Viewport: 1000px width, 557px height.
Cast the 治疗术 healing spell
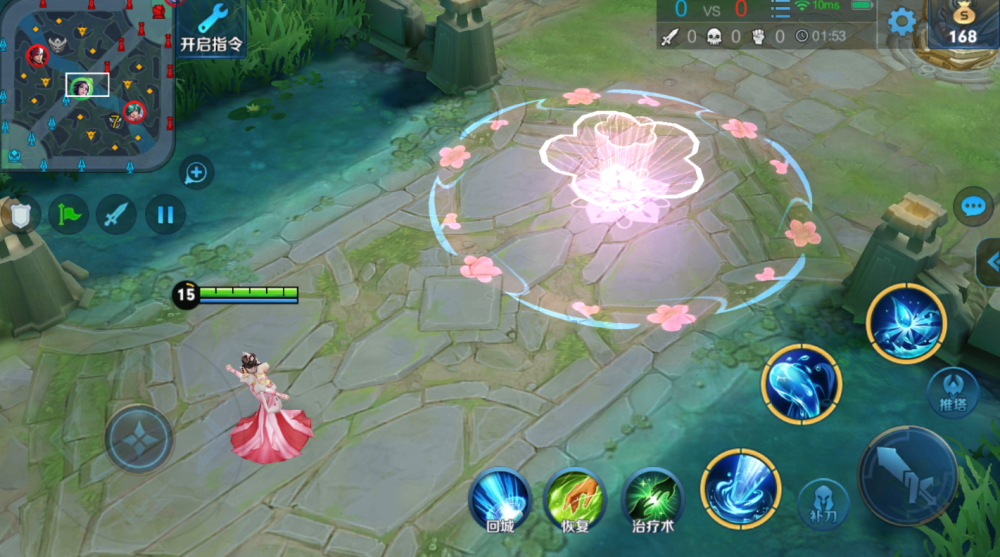point(652,495)
